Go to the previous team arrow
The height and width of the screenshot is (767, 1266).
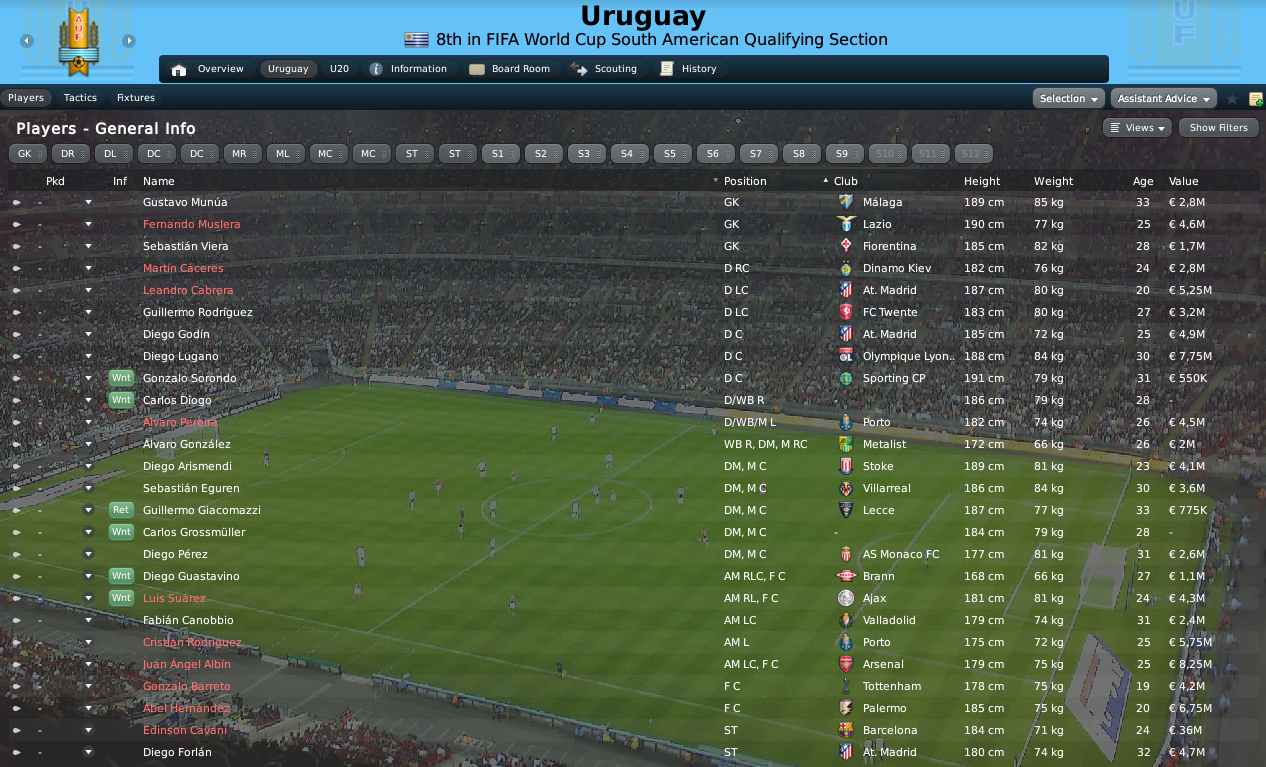click(27, 41)
